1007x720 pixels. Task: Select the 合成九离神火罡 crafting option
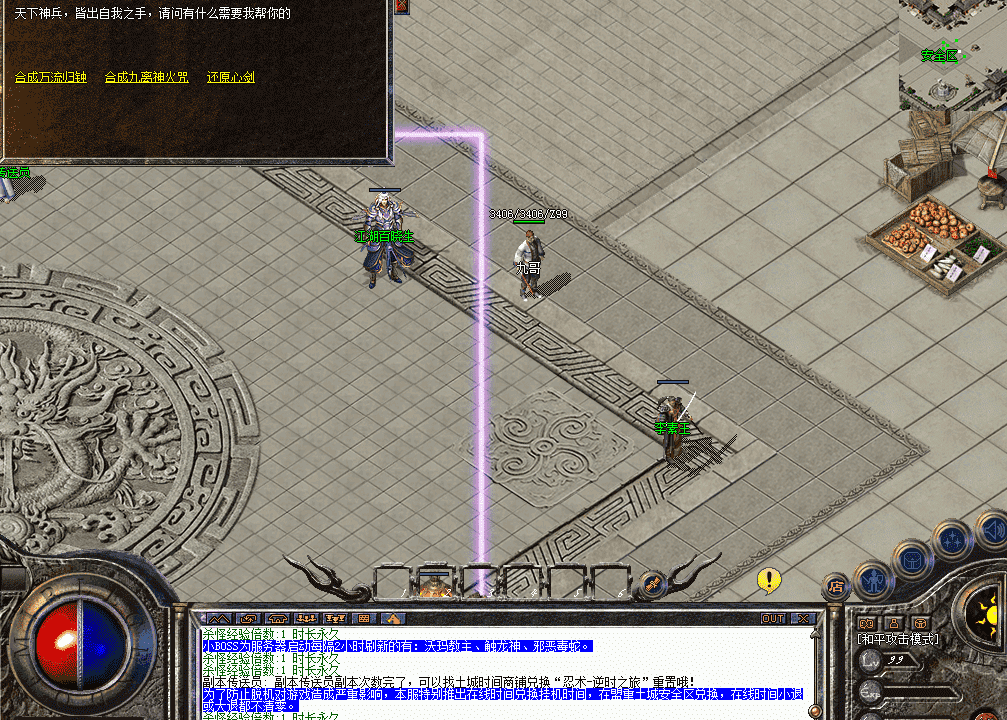pos(146,77)
